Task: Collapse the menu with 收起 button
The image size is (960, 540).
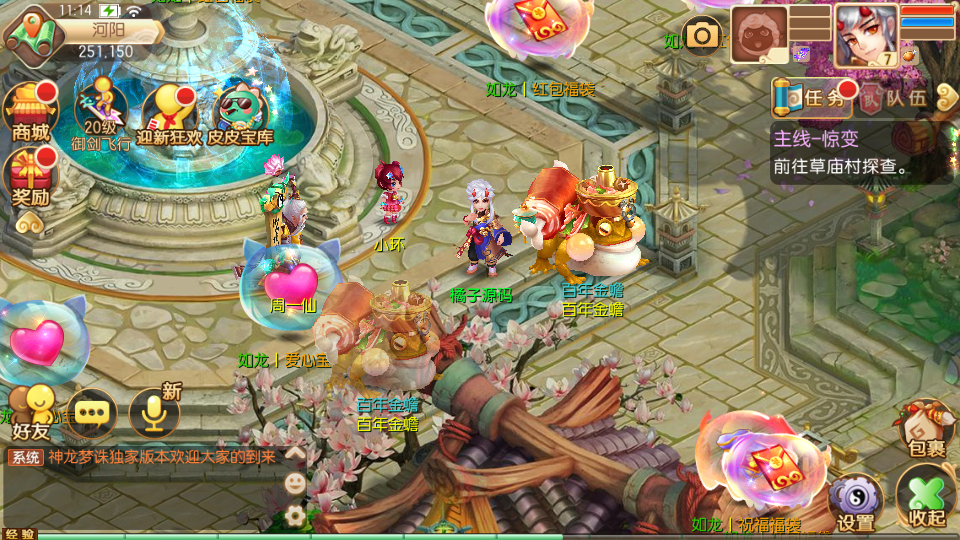Action: [926, 497]
